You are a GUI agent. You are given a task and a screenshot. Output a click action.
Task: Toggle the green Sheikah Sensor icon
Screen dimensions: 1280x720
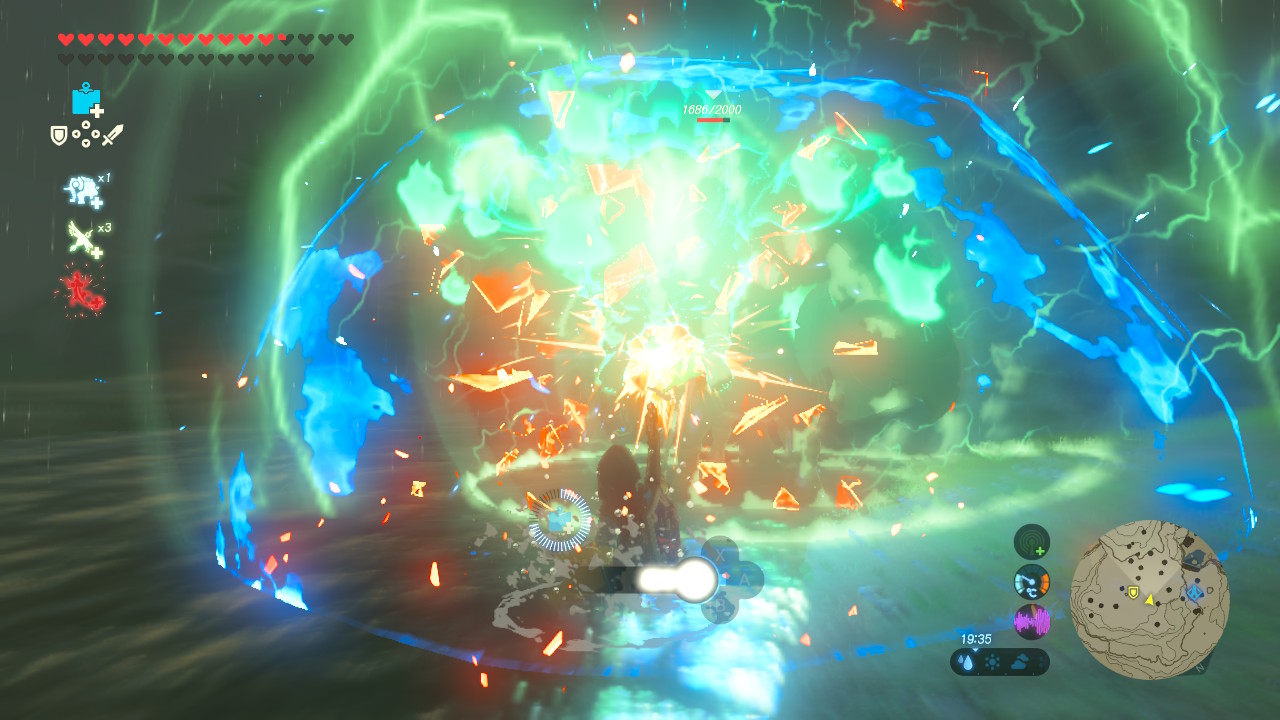coord(1032,543)
